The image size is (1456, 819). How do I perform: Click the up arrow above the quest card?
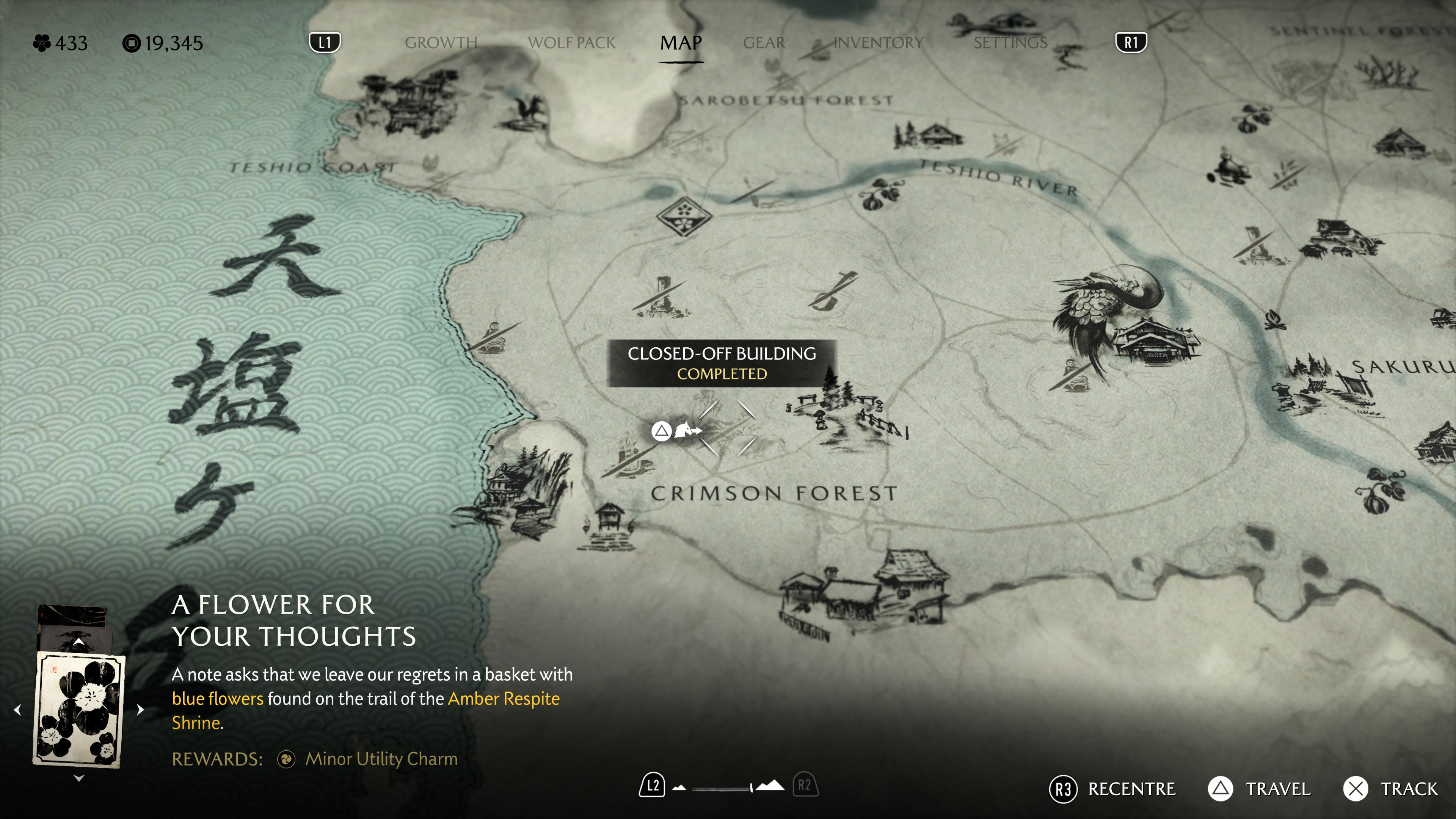coord(79,642)
